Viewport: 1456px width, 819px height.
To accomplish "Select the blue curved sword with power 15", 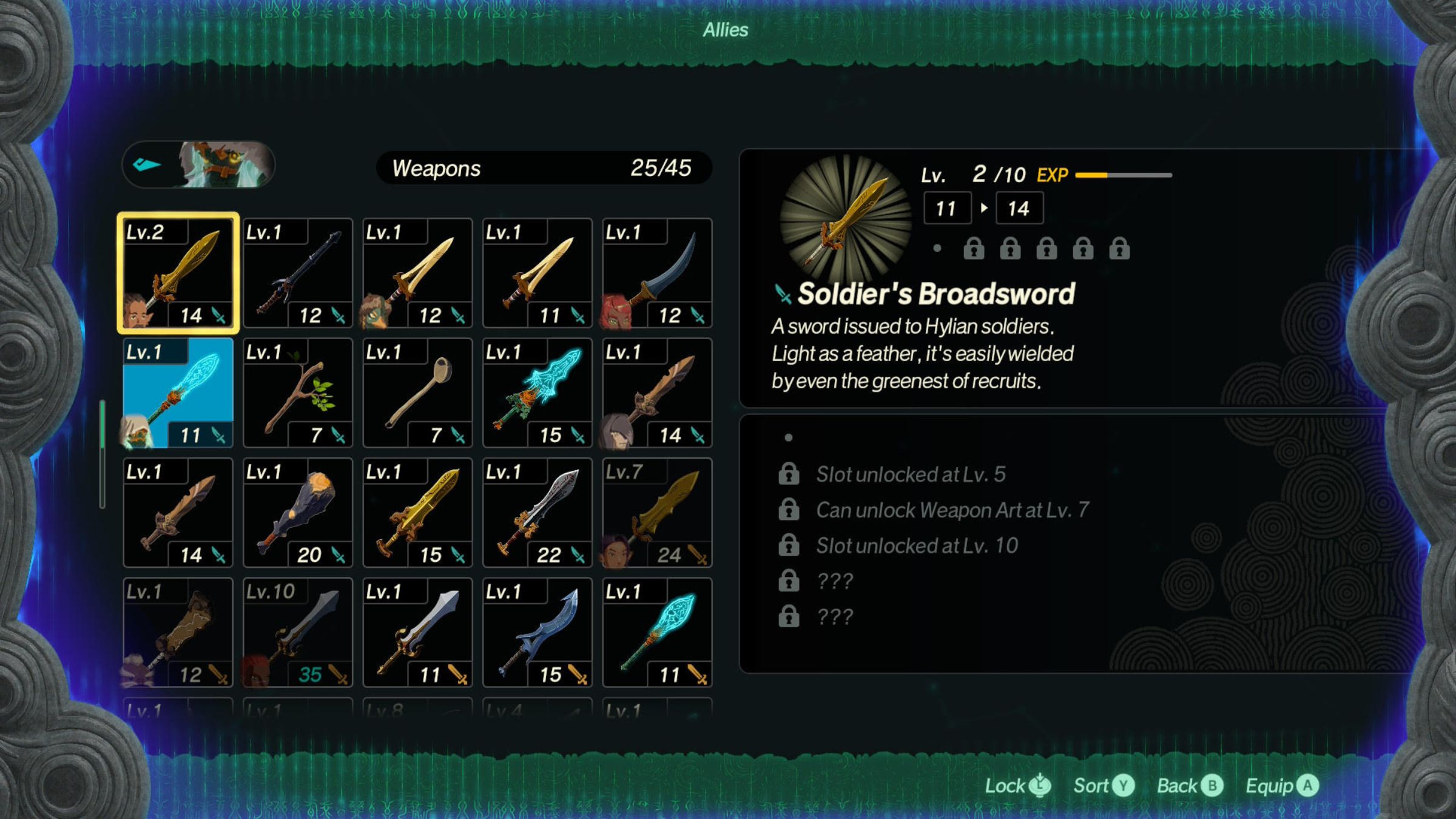I will 537,632.
